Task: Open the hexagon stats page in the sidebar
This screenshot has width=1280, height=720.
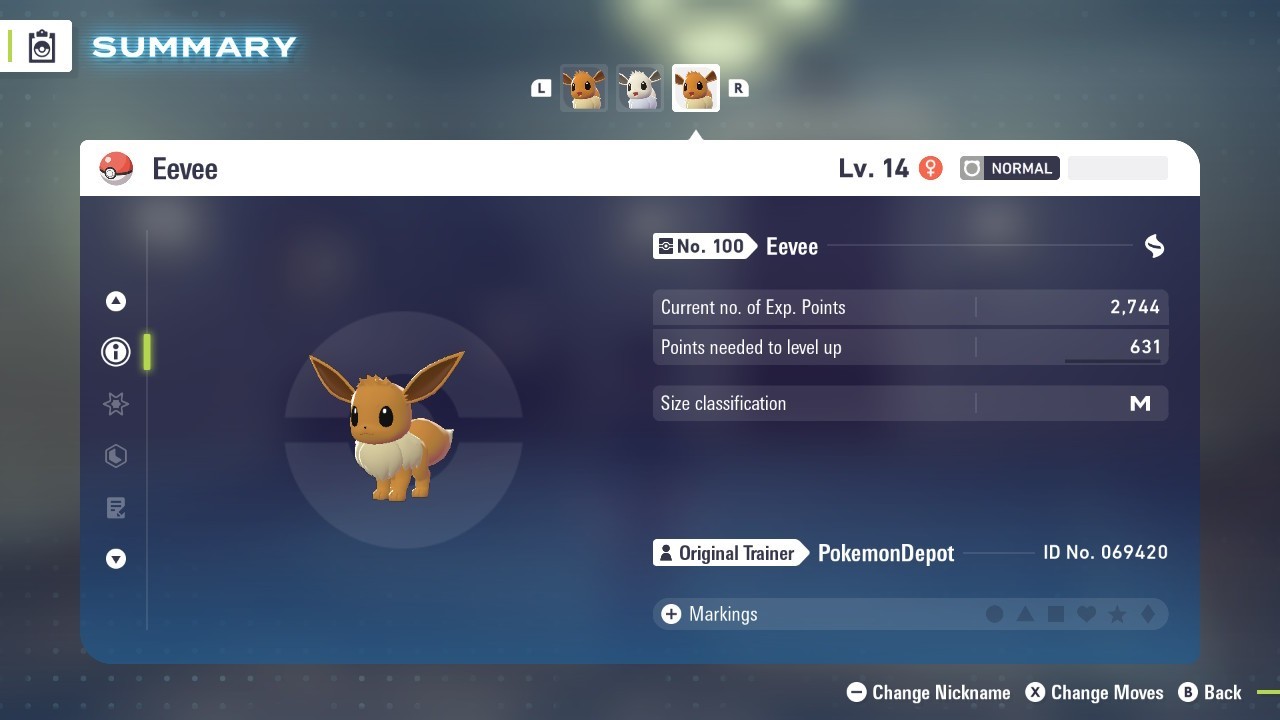Action: tap(115, 456)
